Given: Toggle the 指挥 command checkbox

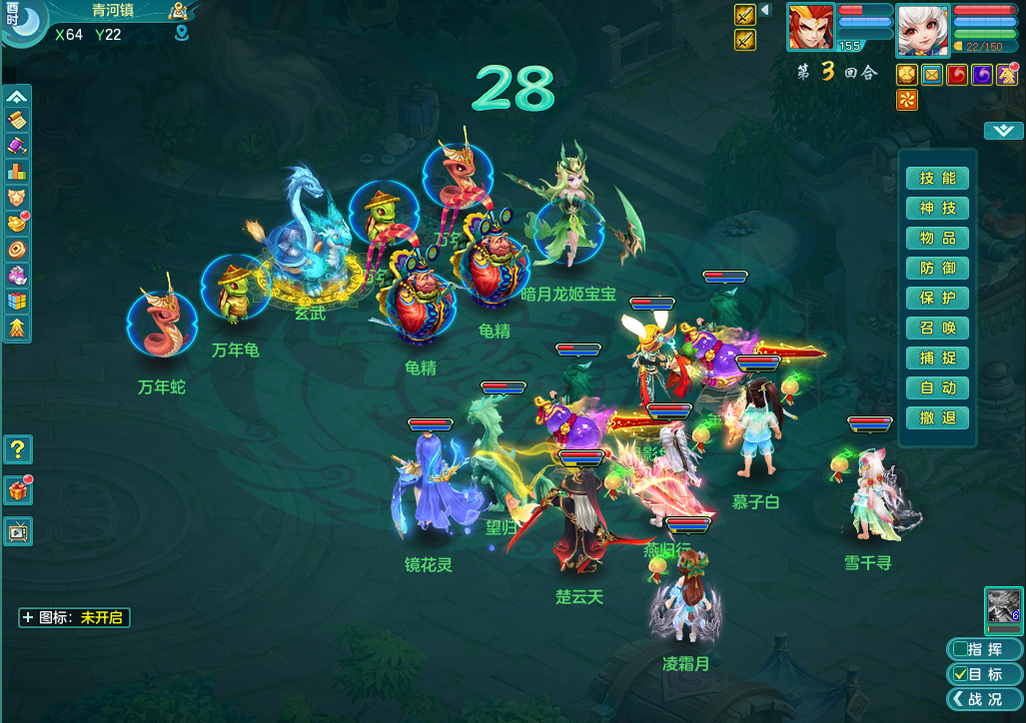Looking at the screenshot, I should point(960,649).
